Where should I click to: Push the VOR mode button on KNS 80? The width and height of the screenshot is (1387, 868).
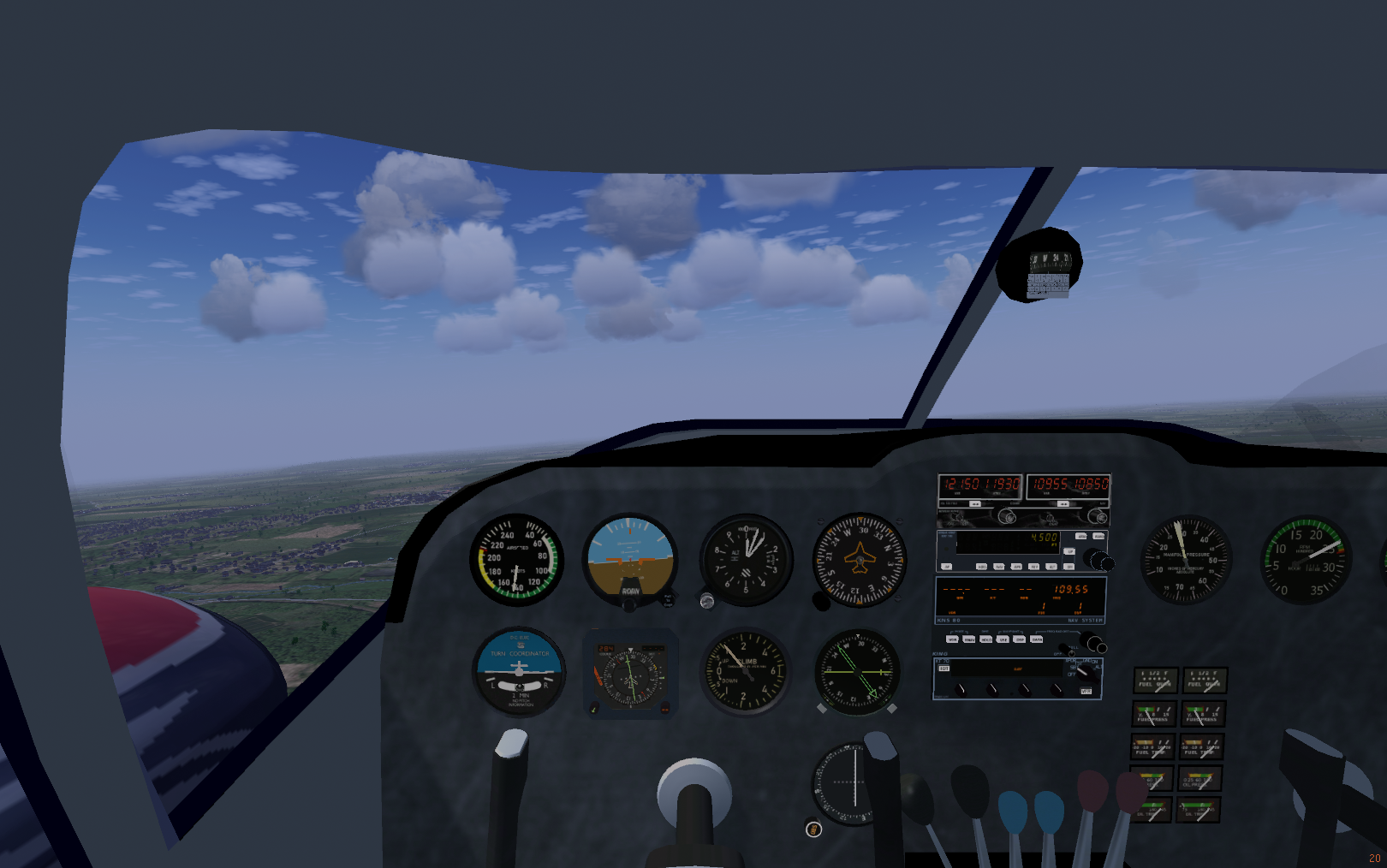coord(952,639)
